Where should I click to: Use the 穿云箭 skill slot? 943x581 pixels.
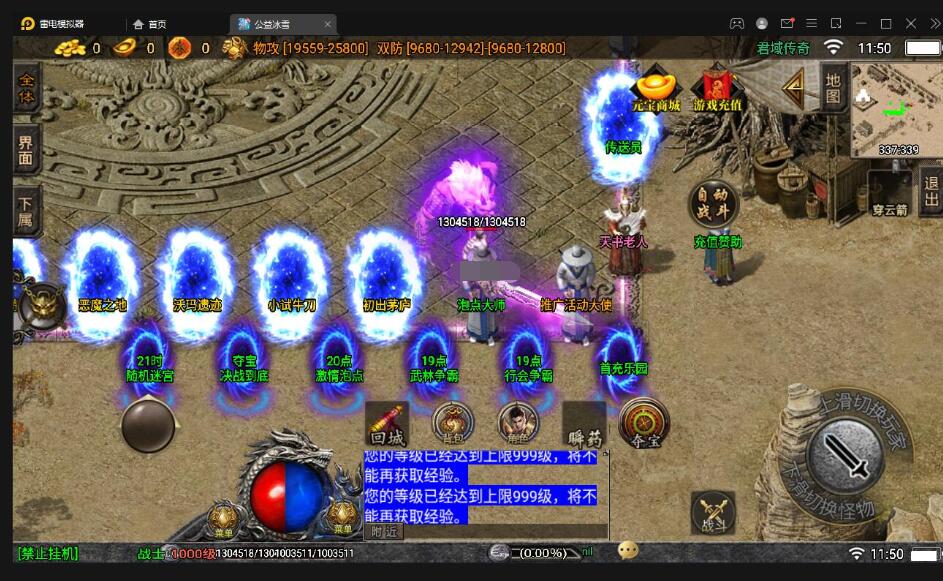click(889, 191)
